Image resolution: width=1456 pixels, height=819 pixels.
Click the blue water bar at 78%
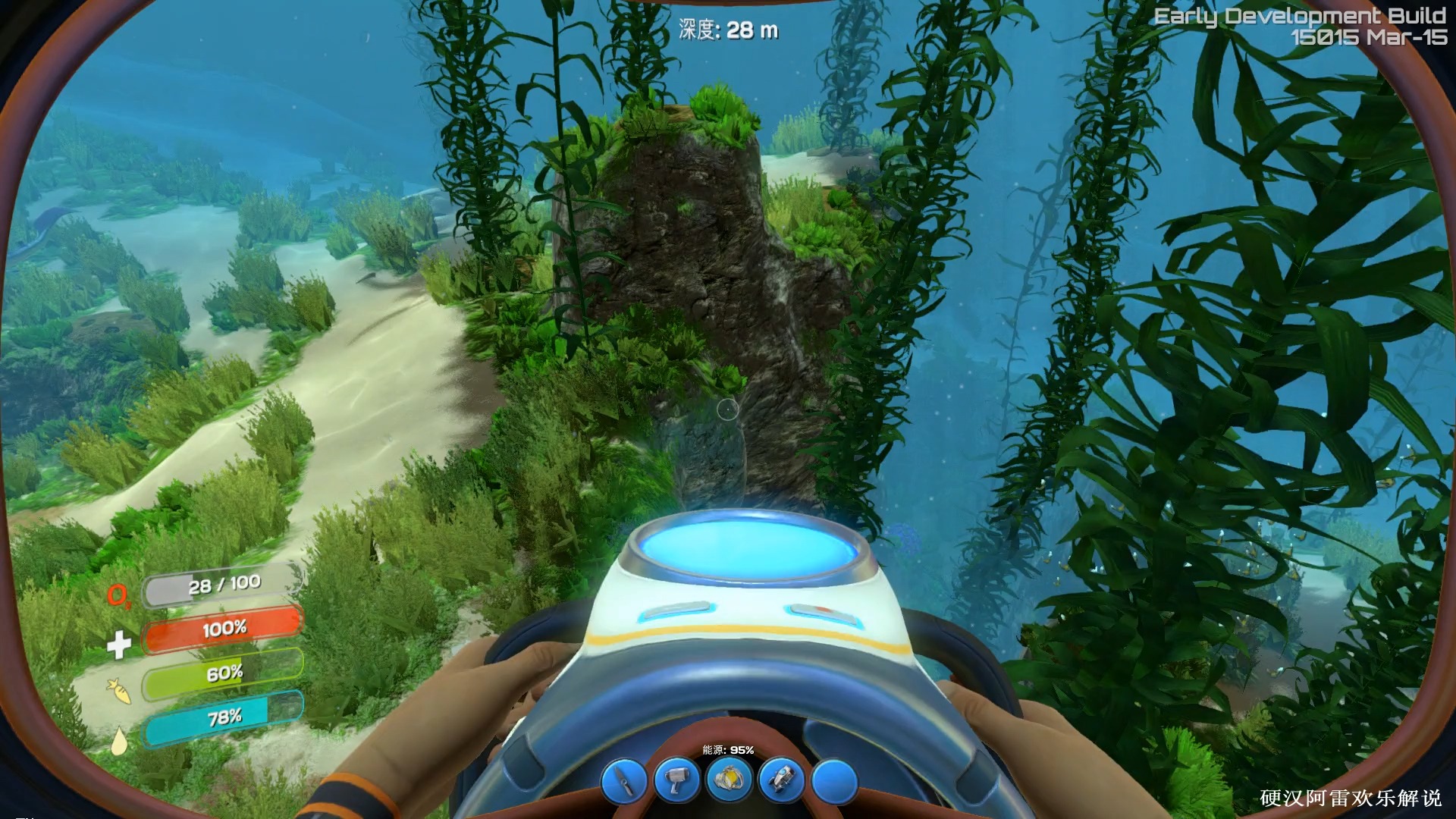point(224,715)
